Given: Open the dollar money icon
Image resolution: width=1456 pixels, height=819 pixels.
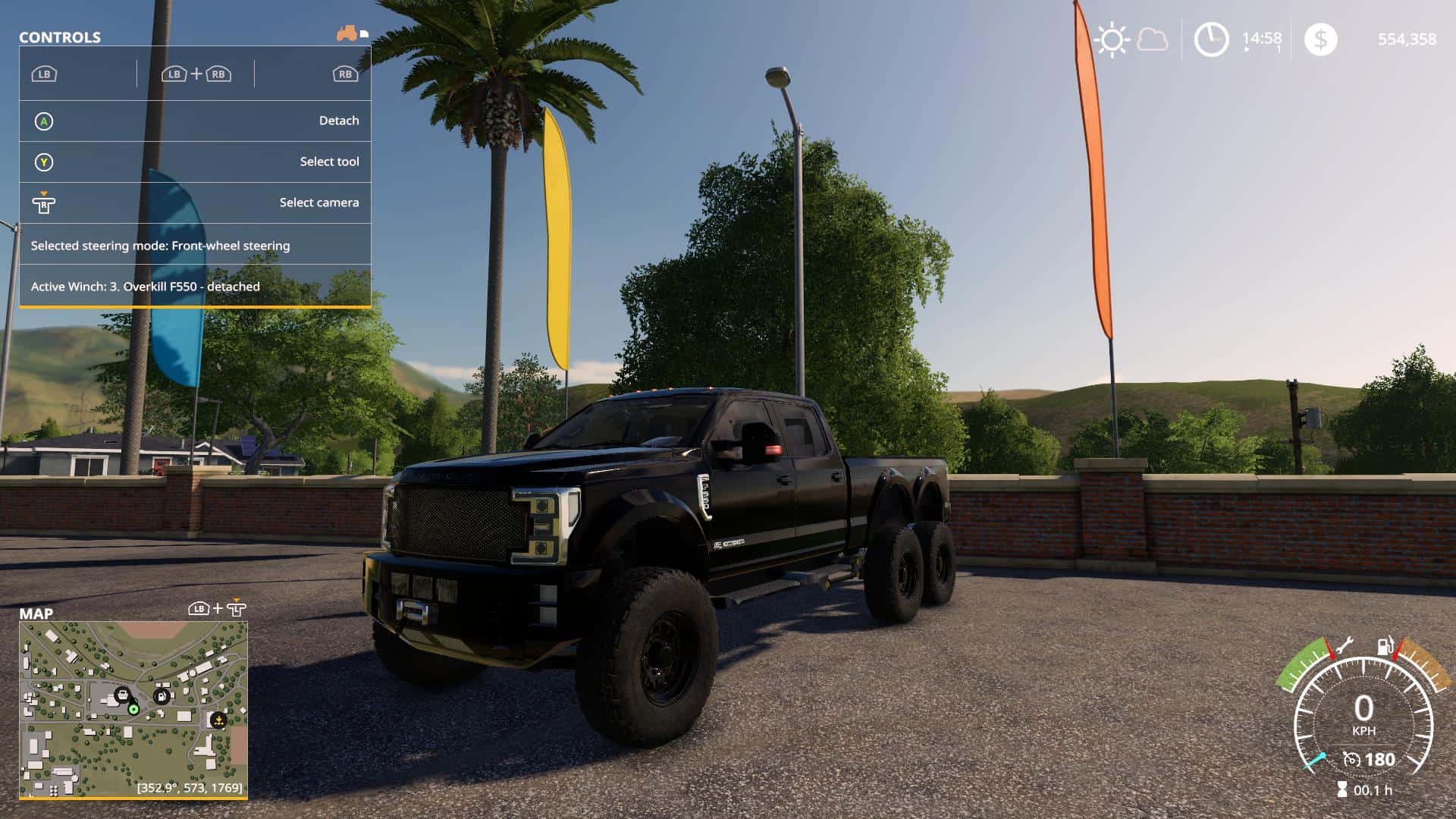Looking at the screenshot, I should 1320,39.
